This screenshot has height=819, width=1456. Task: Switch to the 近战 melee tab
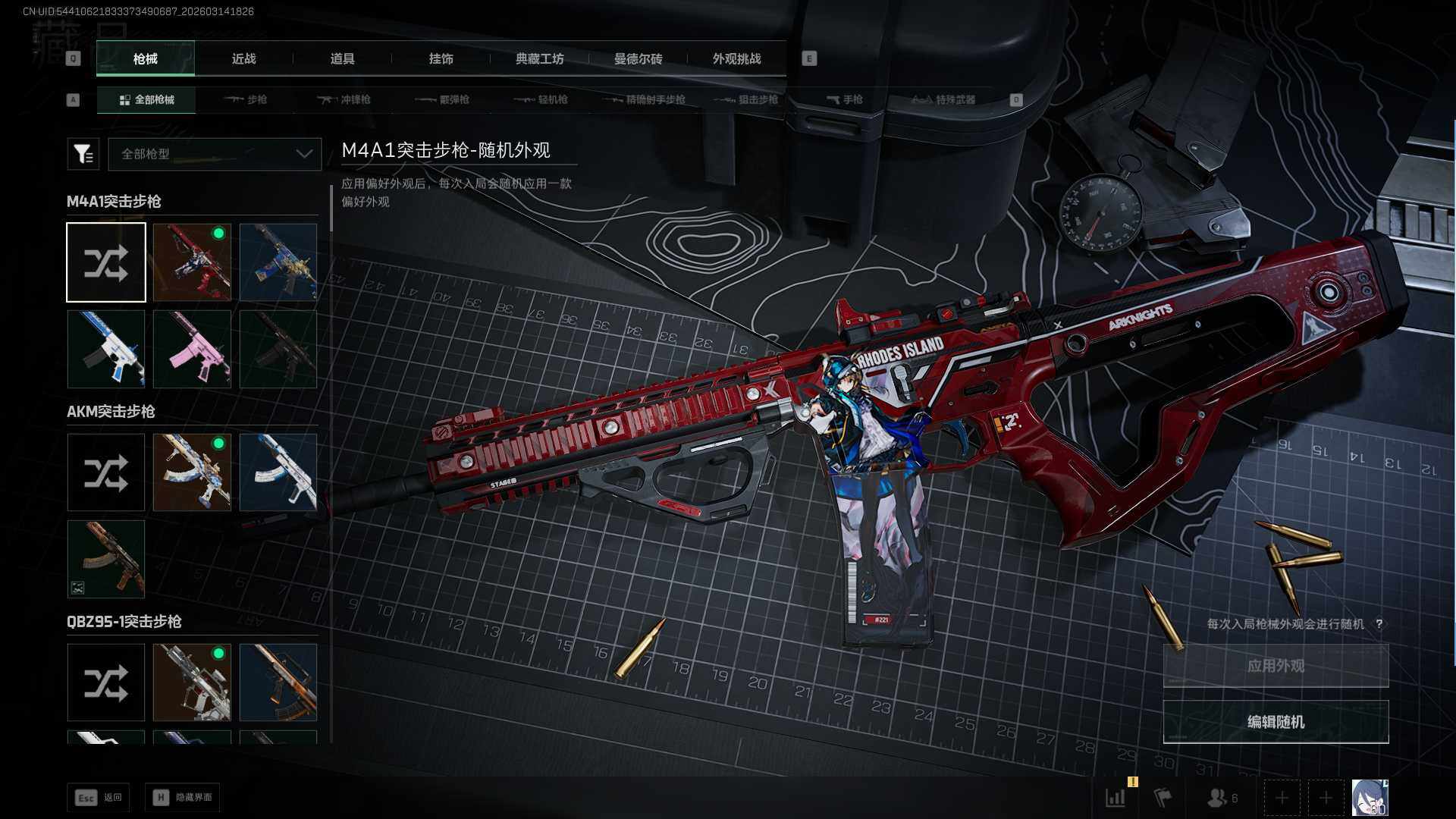[x=243, y=58]
